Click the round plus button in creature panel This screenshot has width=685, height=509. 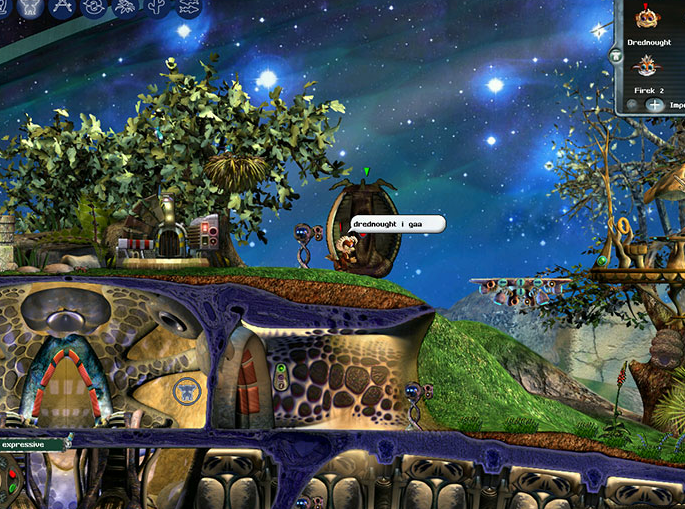click(x=654, y=104)
